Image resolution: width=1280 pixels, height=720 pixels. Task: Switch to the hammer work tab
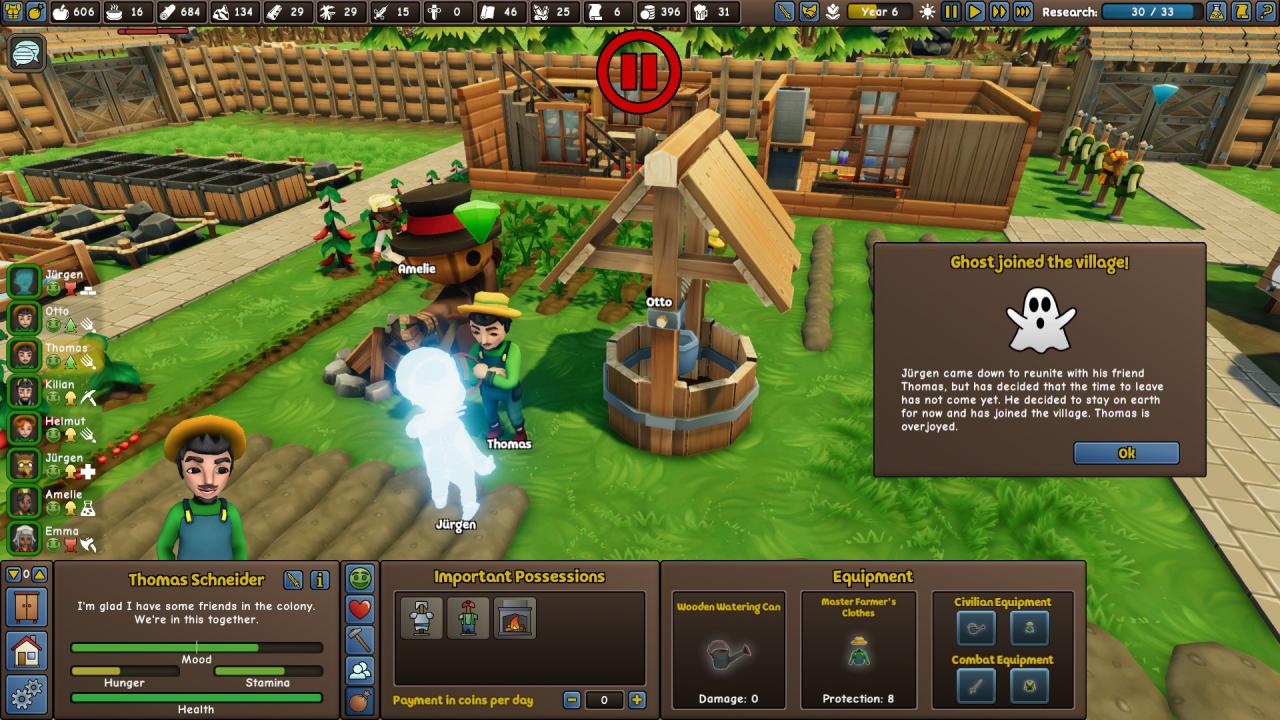360,639
